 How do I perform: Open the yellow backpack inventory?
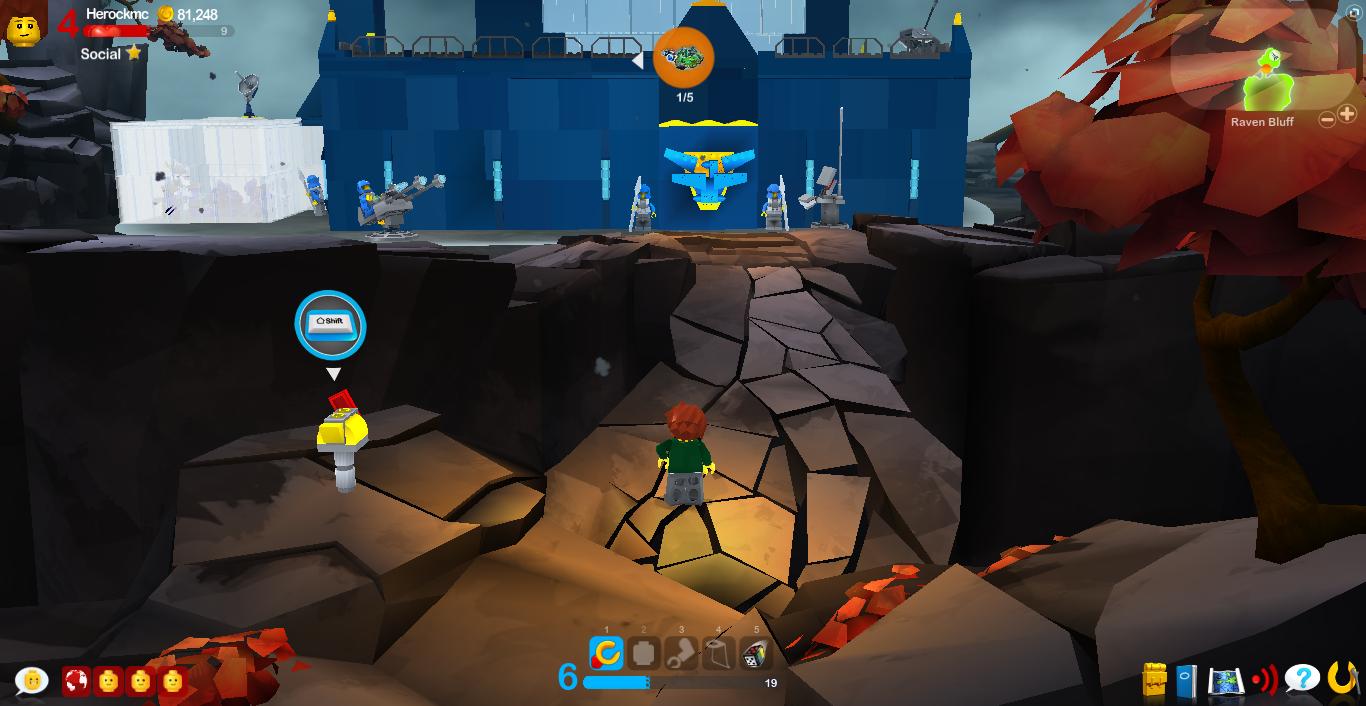[1155, 680]
